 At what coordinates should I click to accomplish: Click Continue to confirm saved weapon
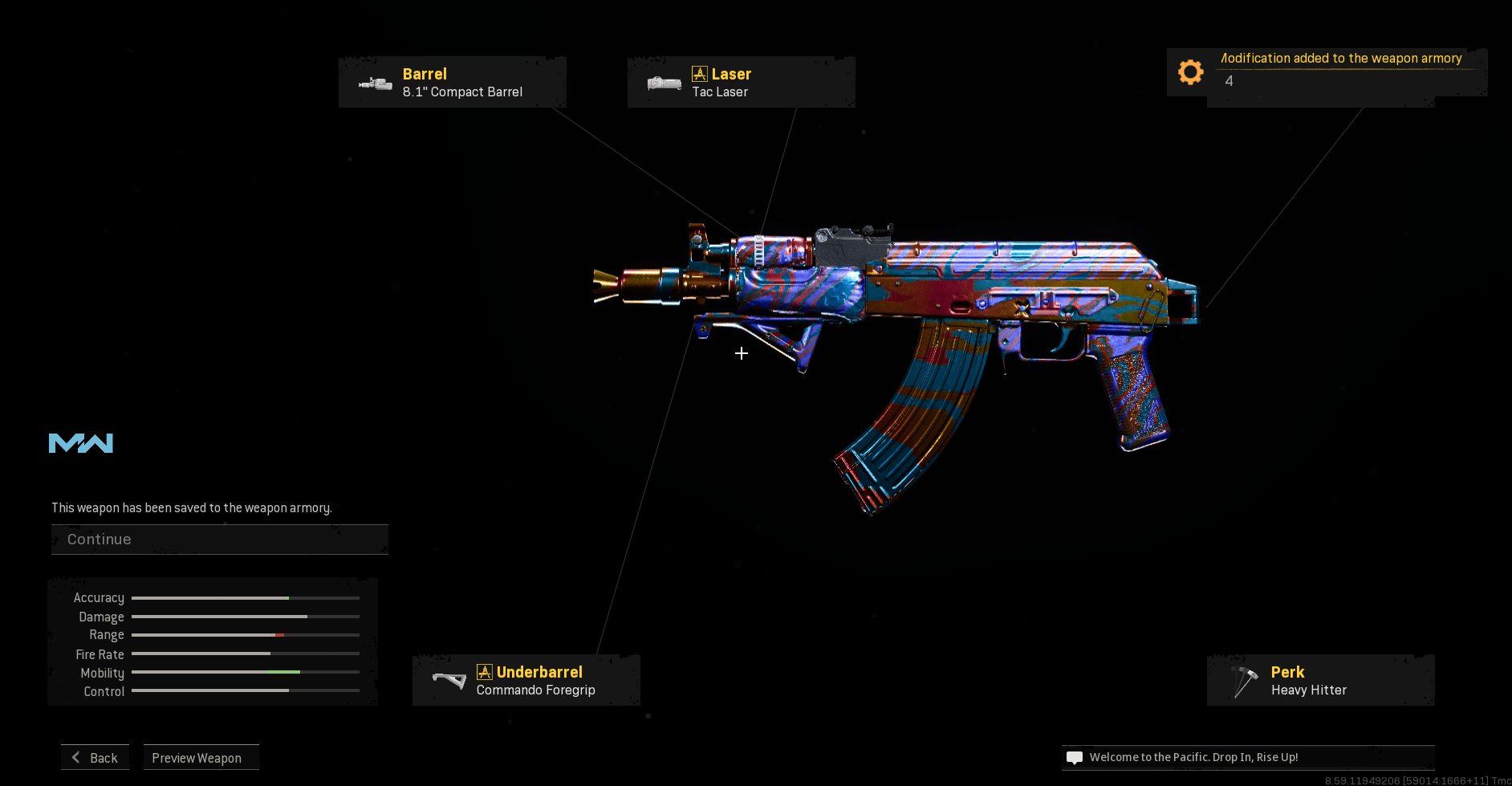[219, 540]
